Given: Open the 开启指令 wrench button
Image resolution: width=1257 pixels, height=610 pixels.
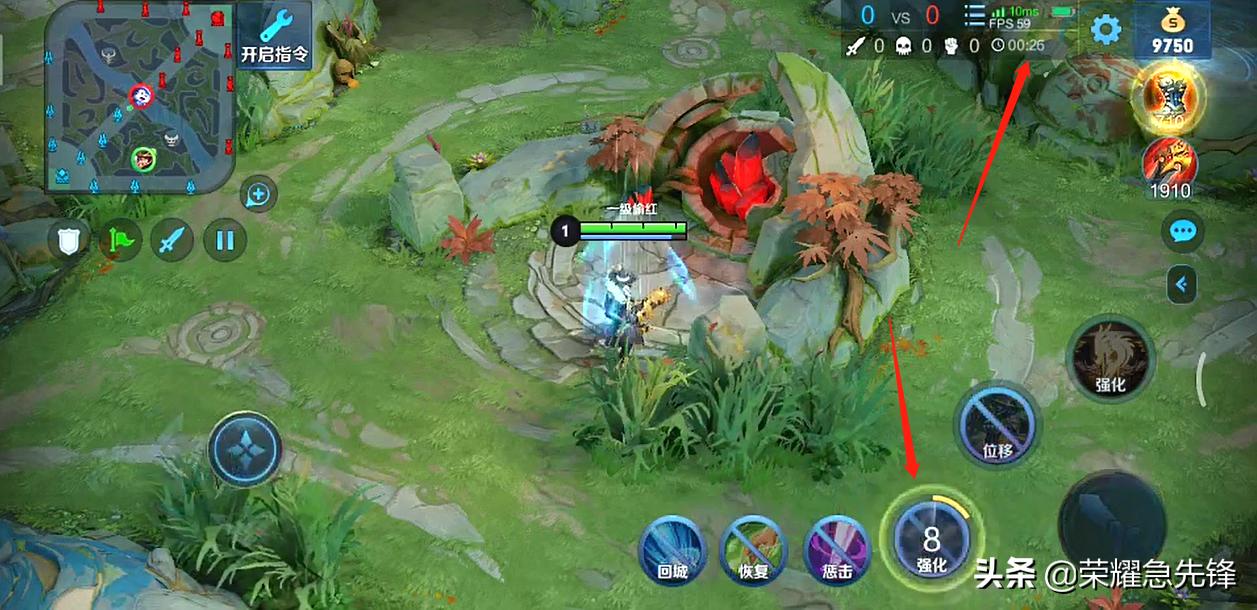Looking at the screenshot, I should (x=275, y=35).
